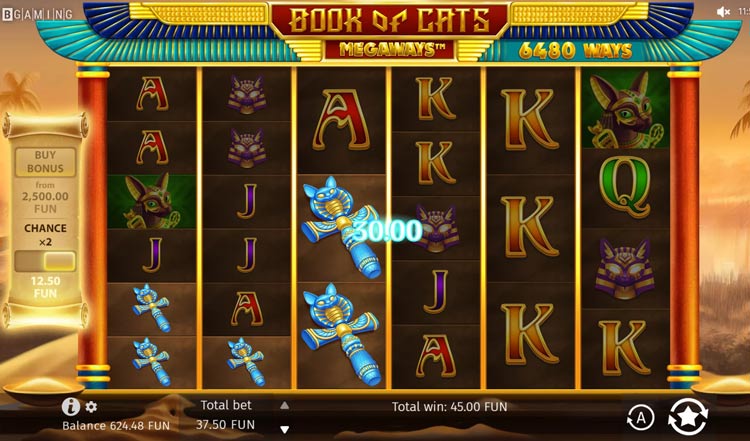Viewport: 750px width, 441px height.
Task: Open the game info panel
Action: 70,407
